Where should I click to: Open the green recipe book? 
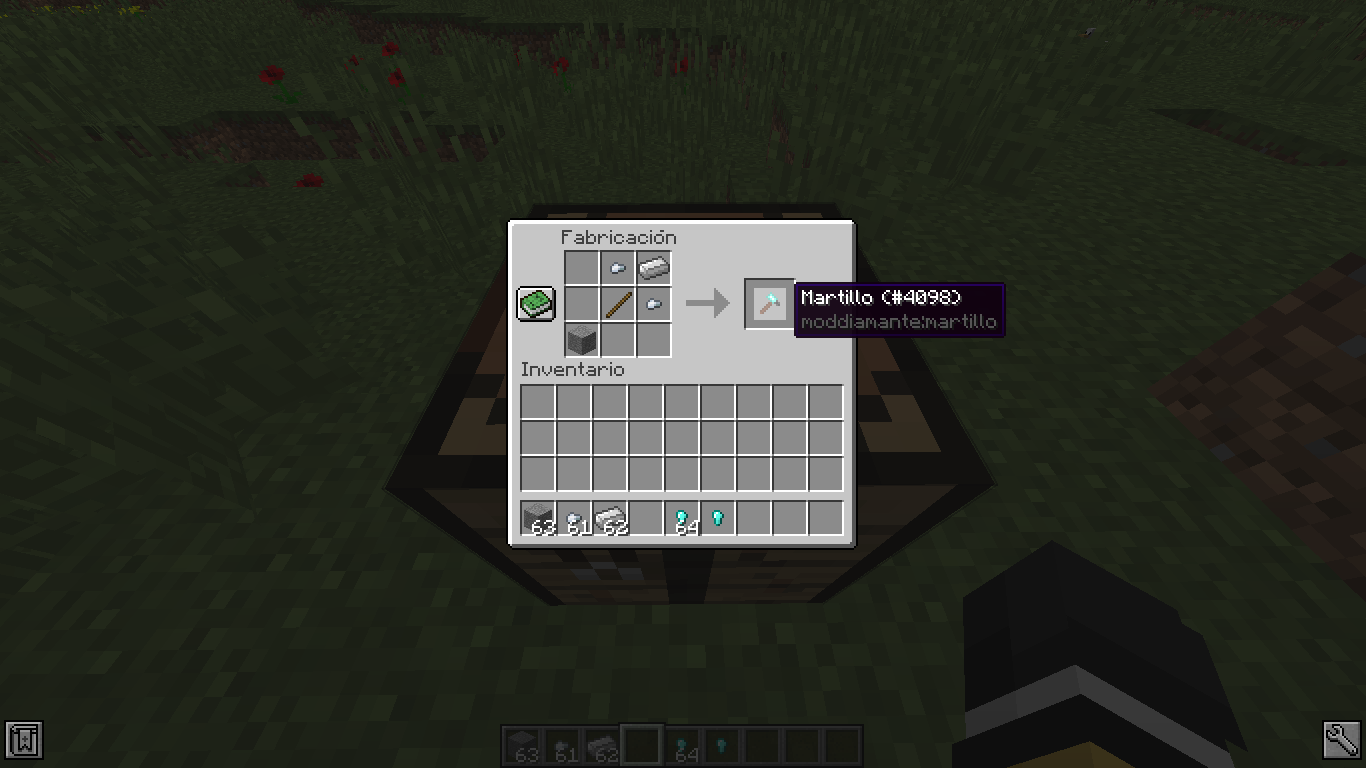pos(535,303)
